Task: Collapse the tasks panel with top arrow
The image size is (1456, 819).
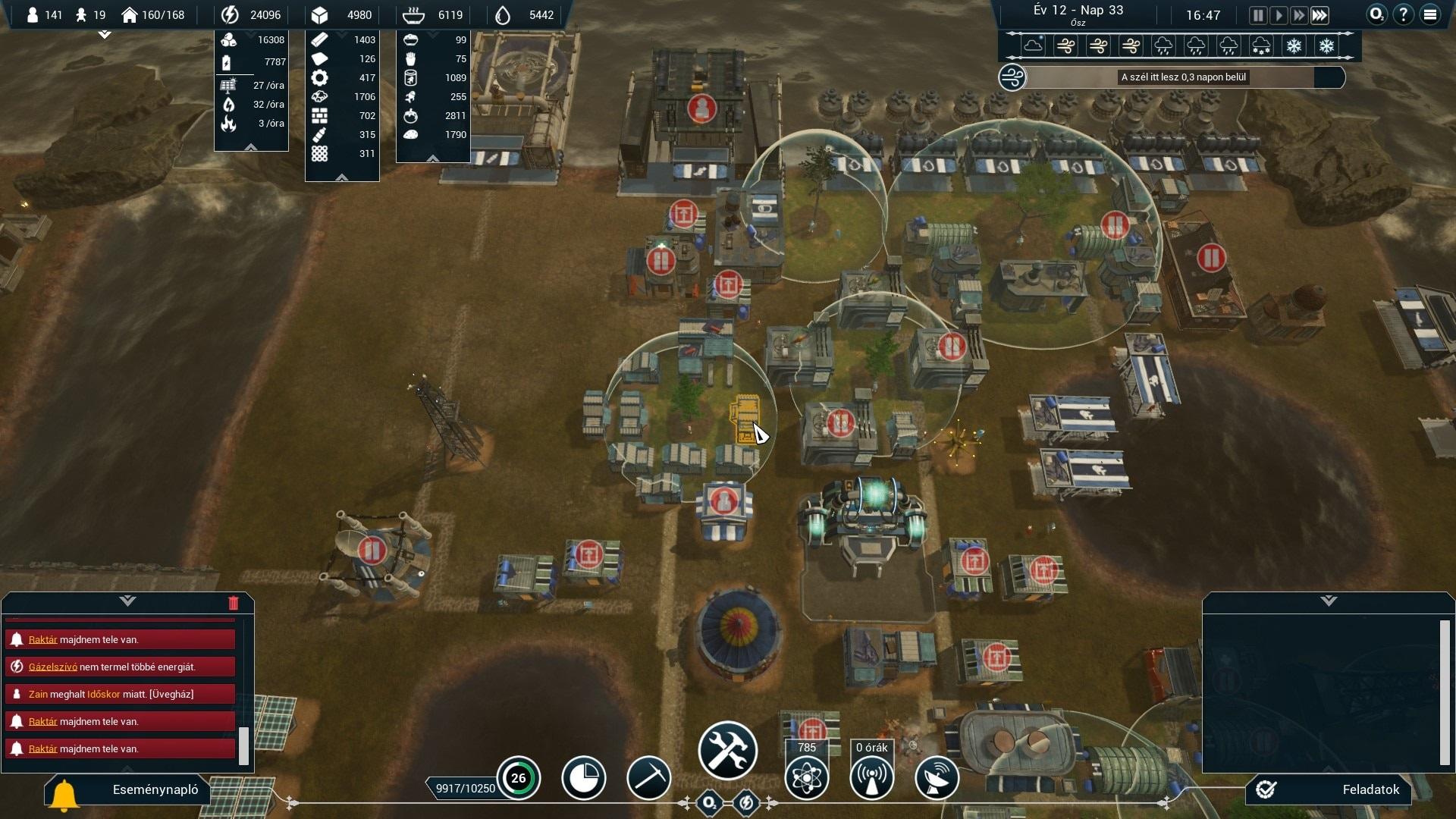Action: tap(1329, 601)
